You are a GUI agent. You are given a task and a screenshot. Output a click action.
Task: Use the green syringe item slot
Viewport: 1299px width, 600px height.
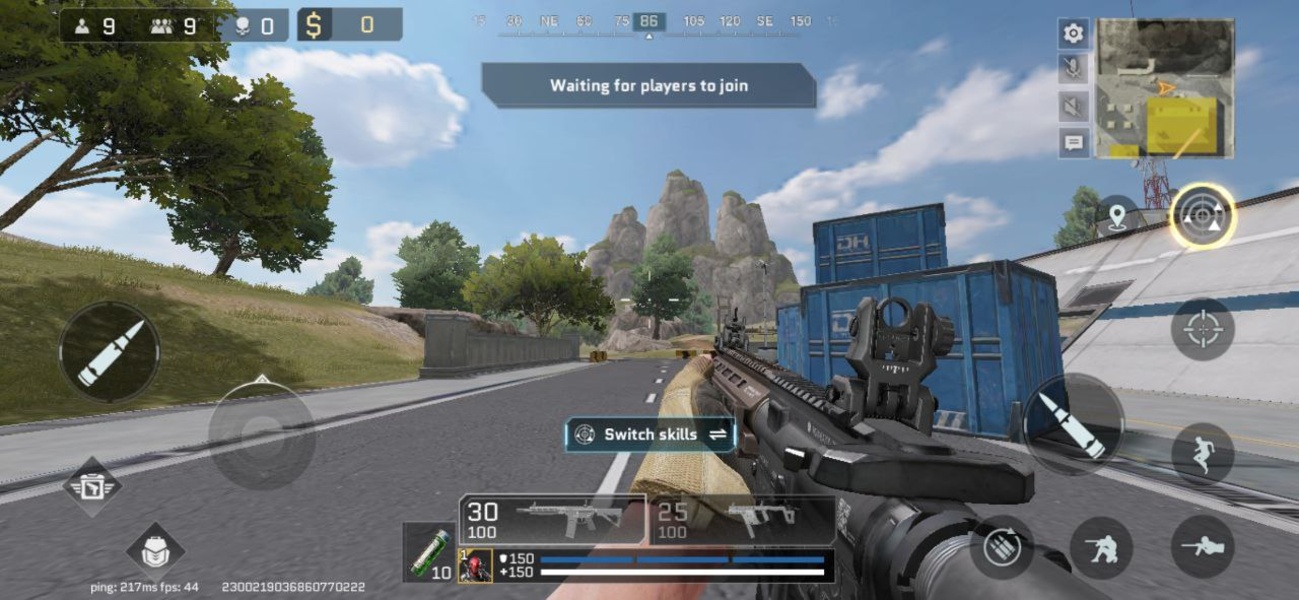coord(429,552)
